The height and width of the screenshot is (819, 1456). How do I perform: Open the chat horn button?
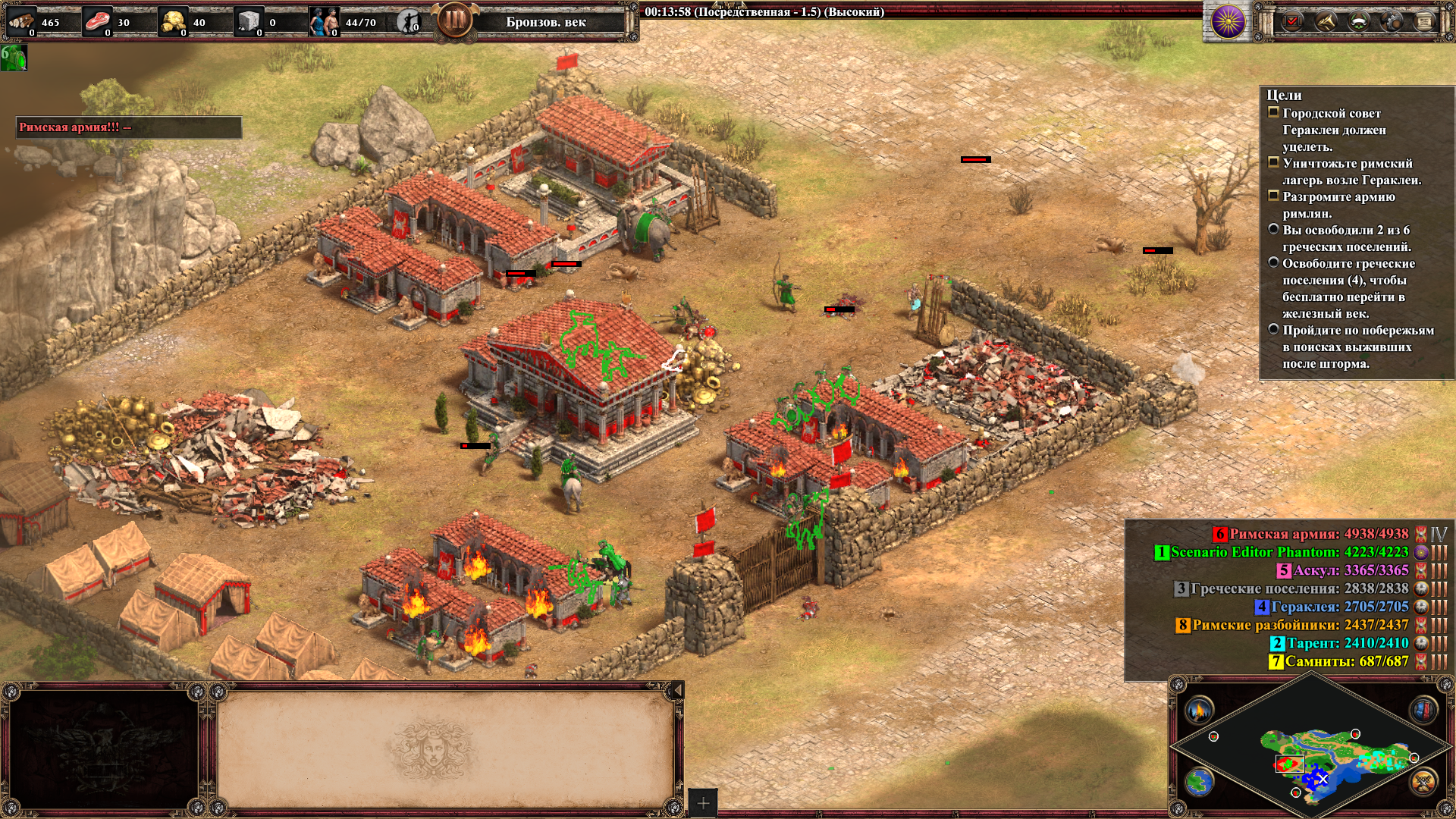(1325, 21)
